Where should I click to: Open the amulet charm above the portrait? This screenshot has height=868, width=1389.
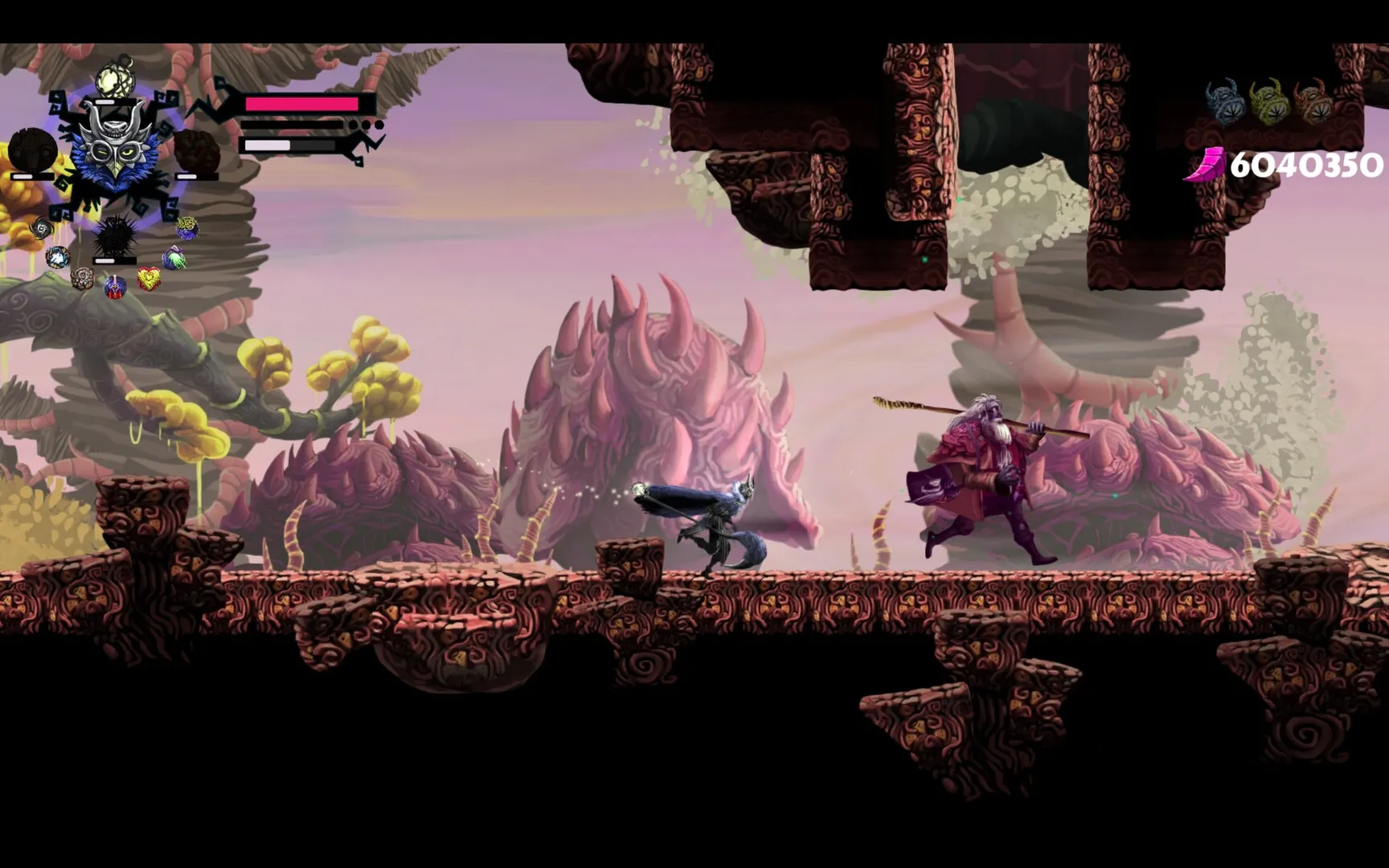[x=115, y=76]
